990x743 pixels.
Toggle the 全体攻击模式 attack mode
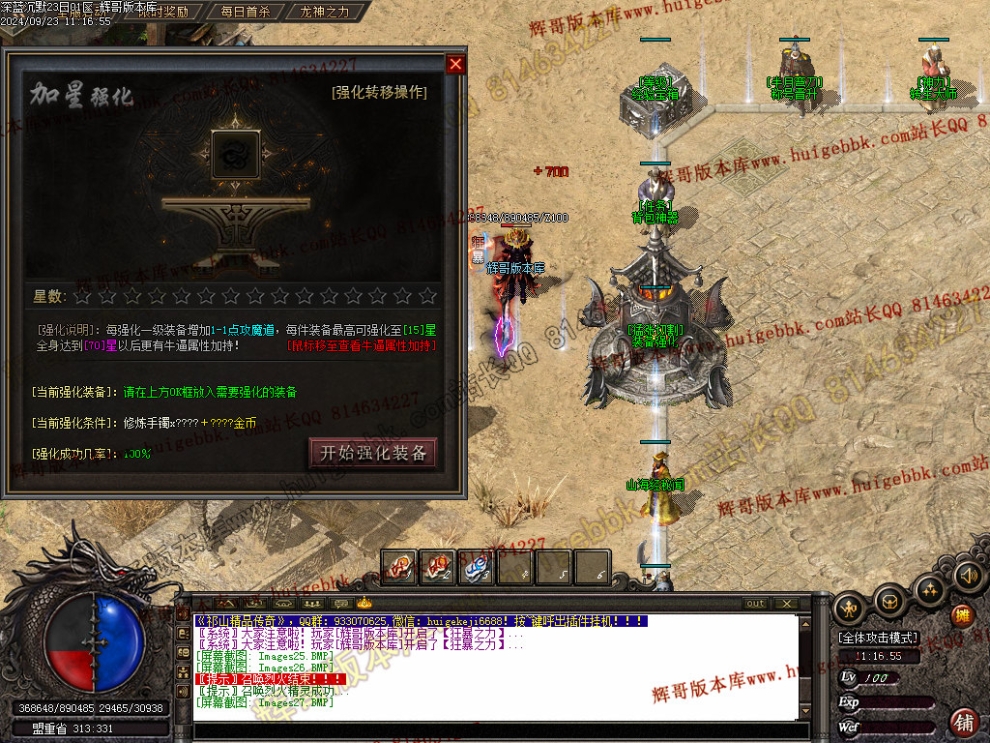click(878, 638)
